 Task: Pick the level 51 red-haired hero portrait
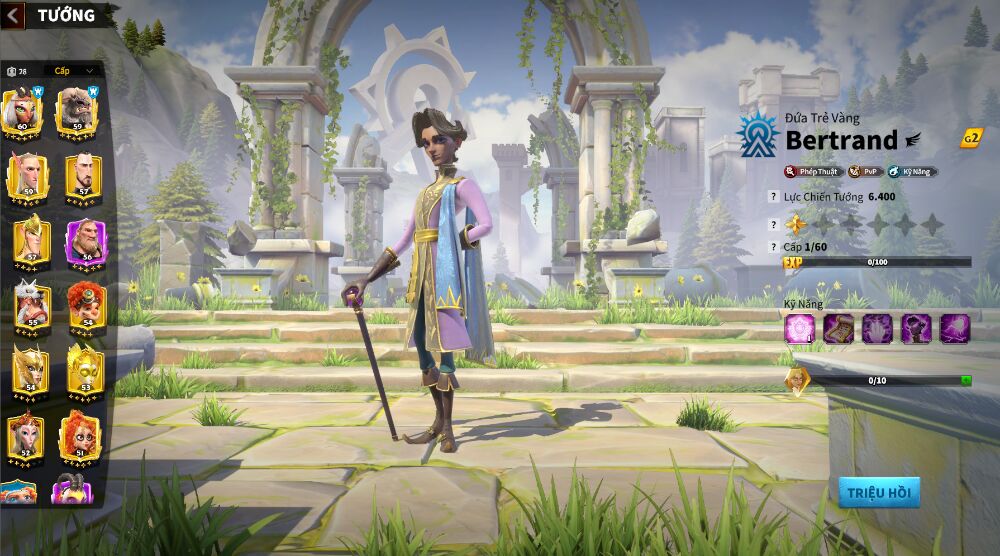pyautogui.click(x=80, y=433)
